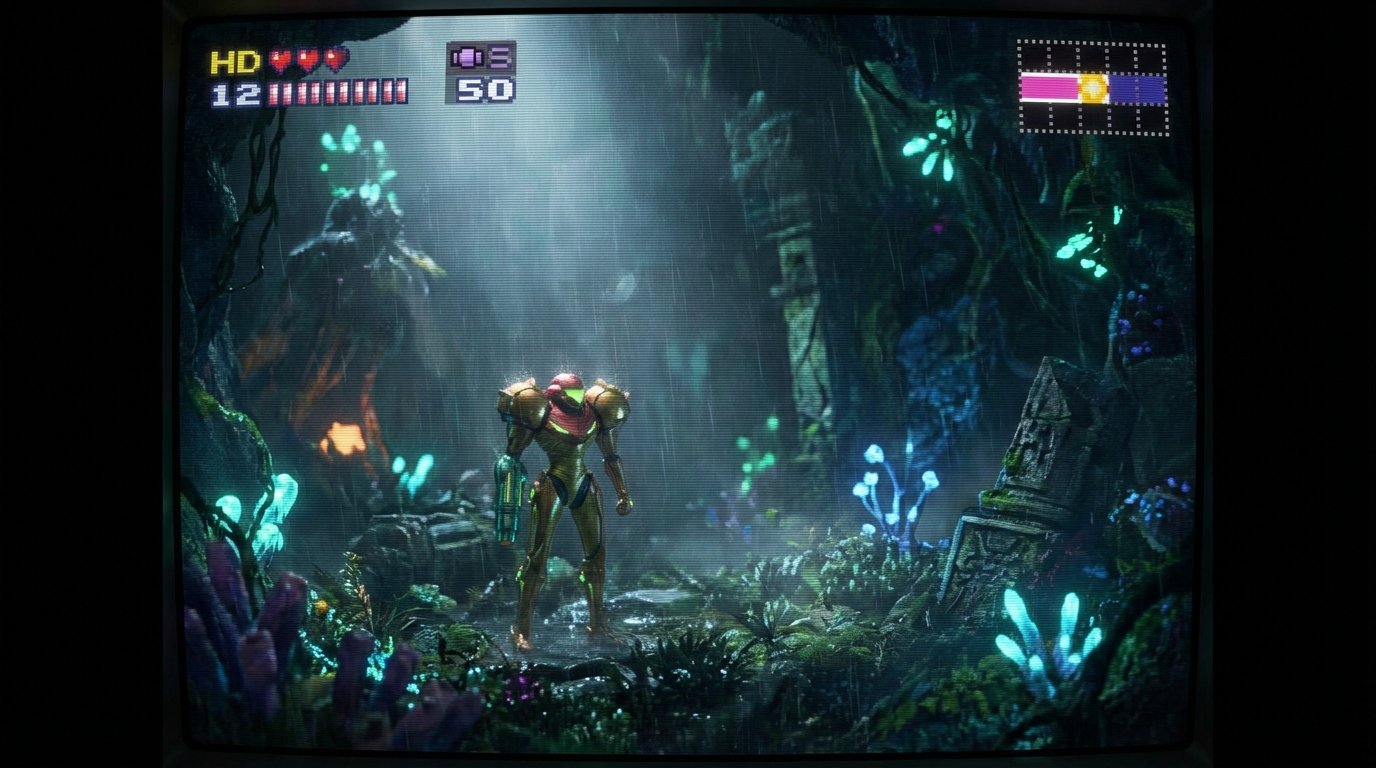Switch focus to the HUD health section
Image resolution: width=1376 pixels, height=768 pixels.
(290, 75)
